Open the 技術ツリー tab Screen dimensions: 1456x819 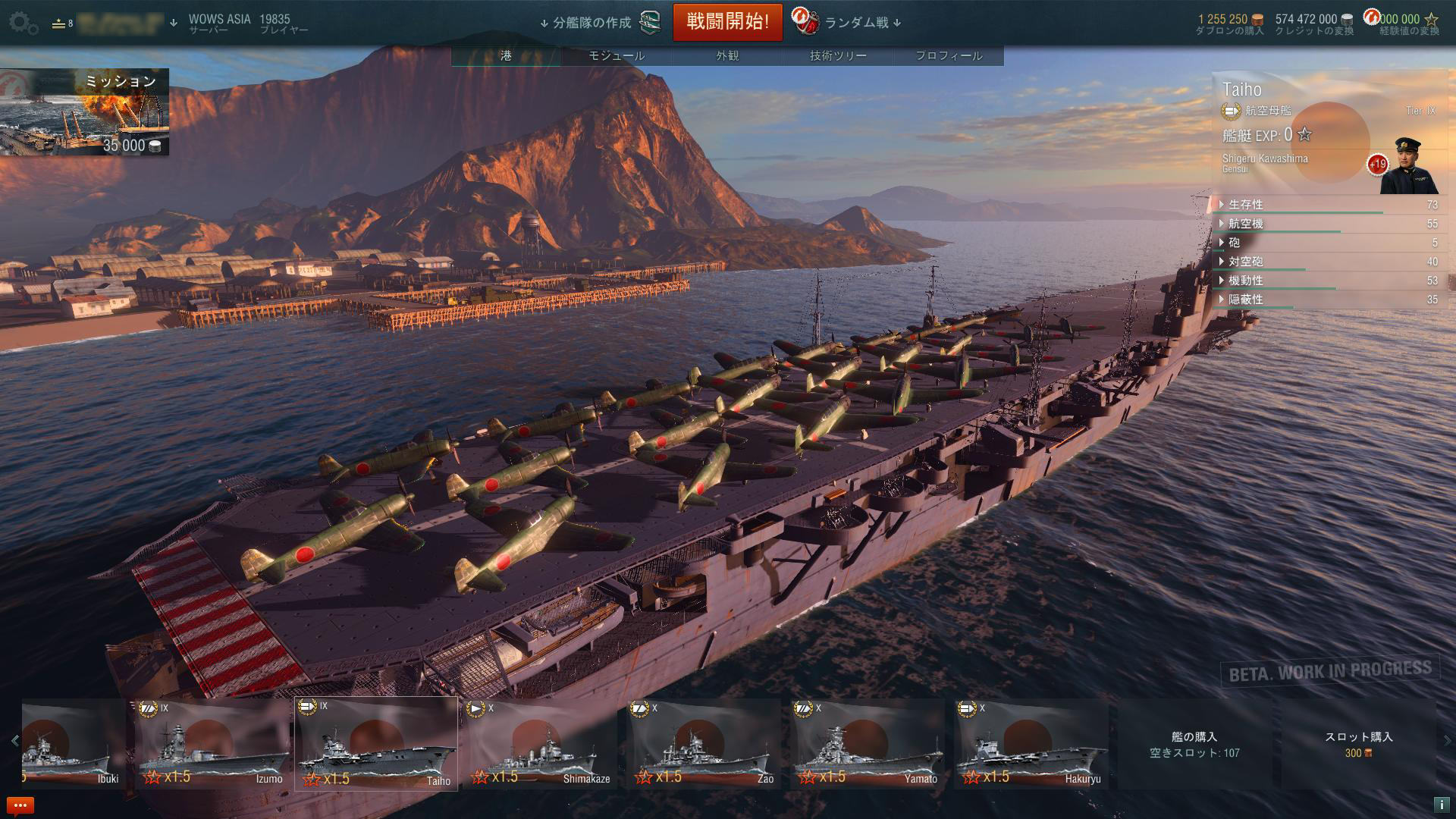(838, 55)
